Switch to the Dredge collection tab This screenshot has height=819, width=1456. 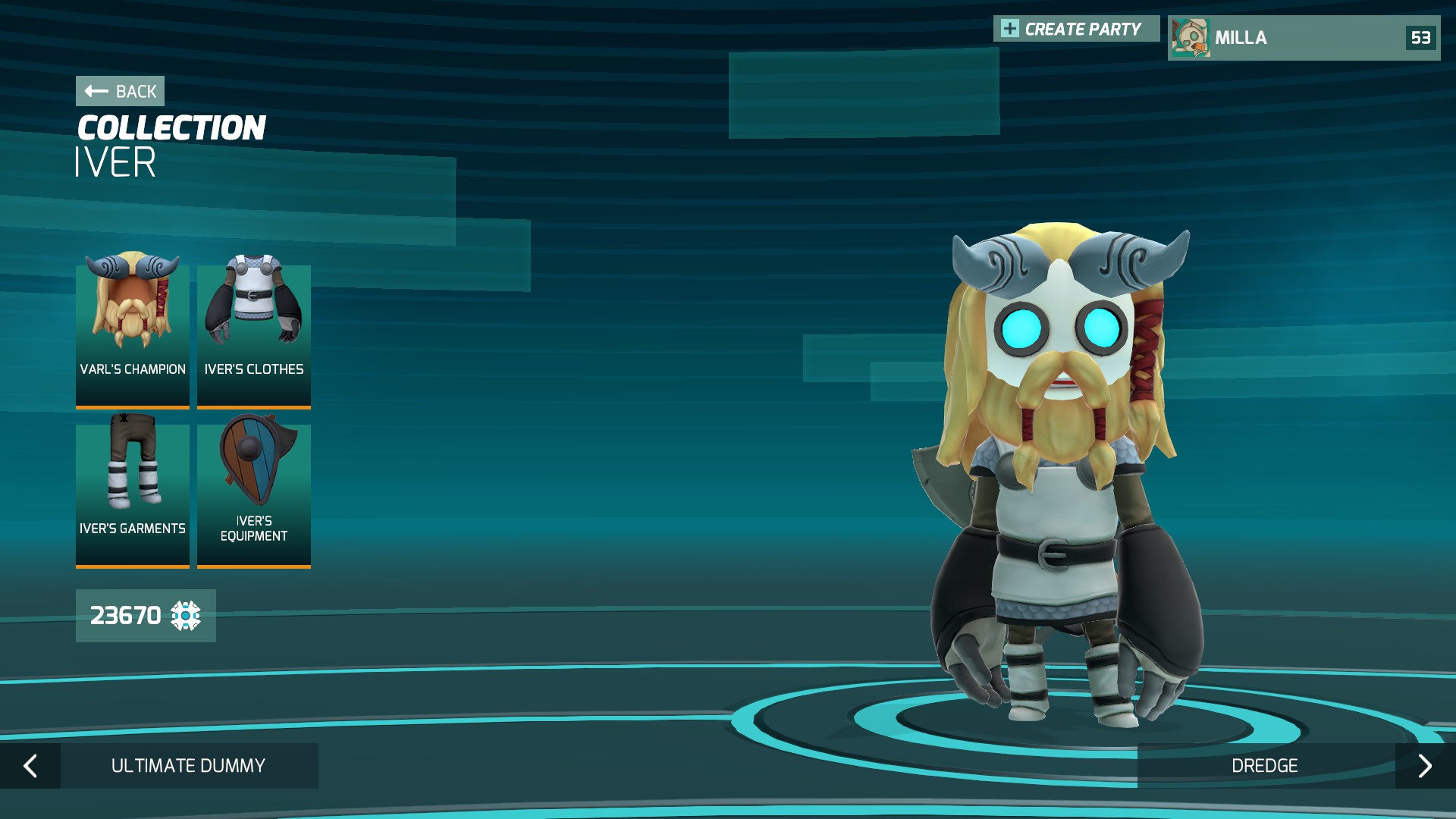[1265, 766]
